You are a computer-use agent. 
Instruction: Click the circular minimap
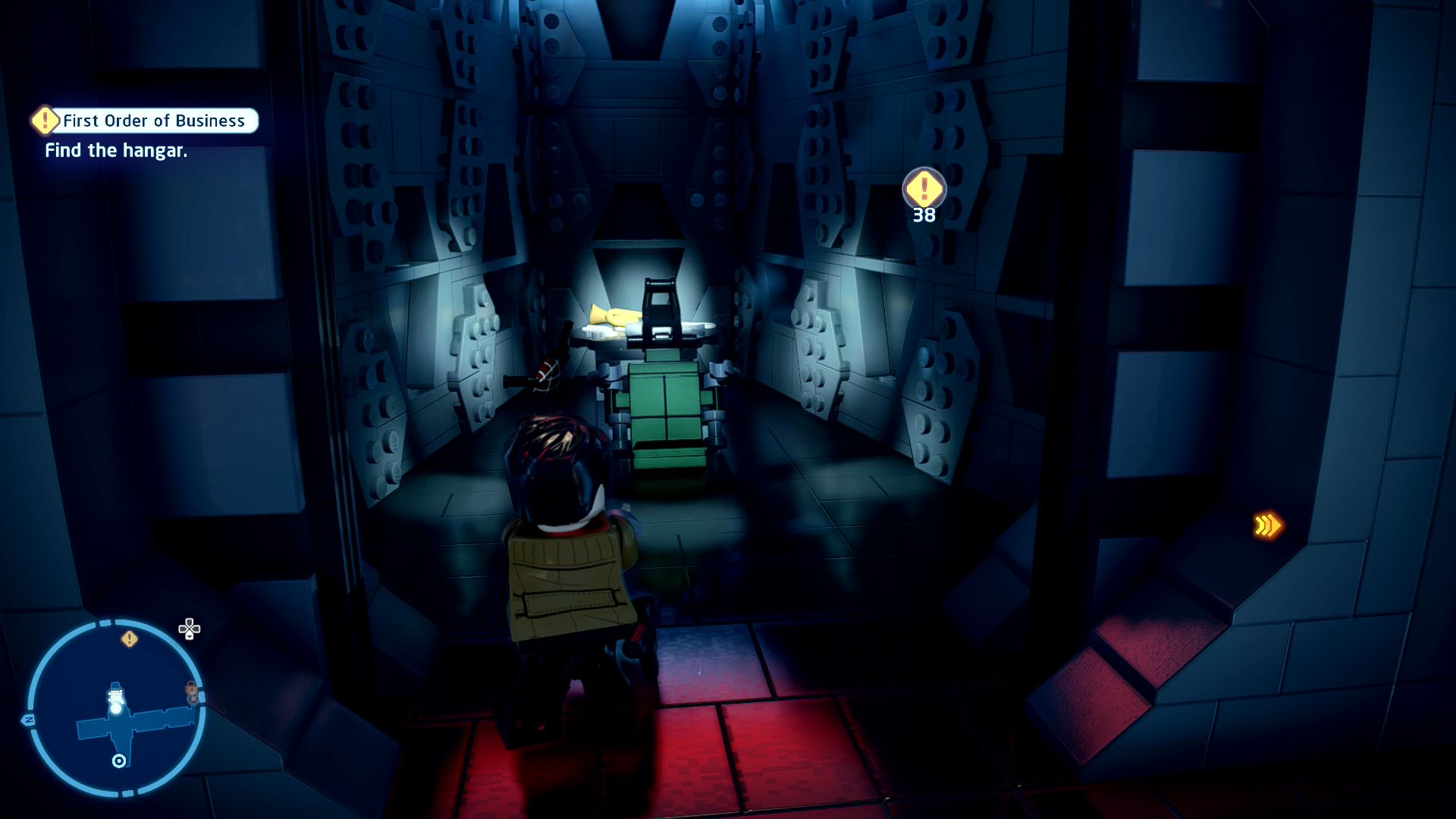point(116,708)
